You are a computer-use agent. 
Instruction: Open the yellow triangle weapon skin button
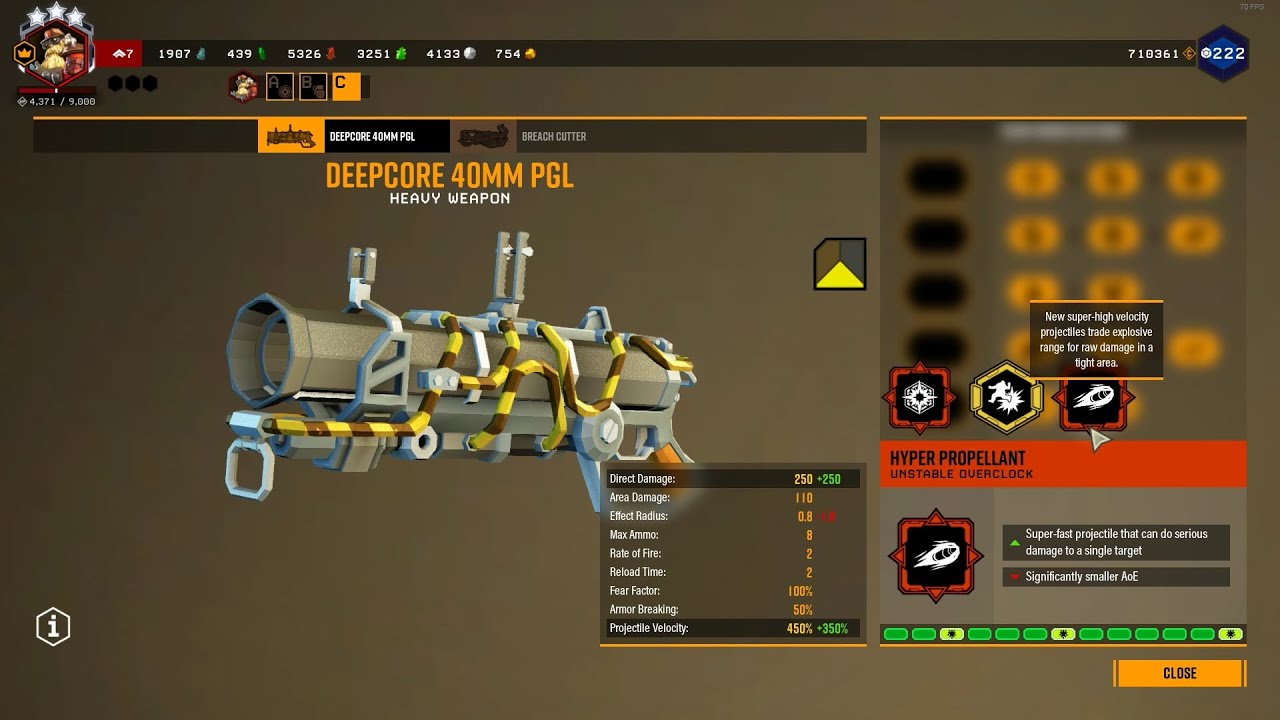840,264
